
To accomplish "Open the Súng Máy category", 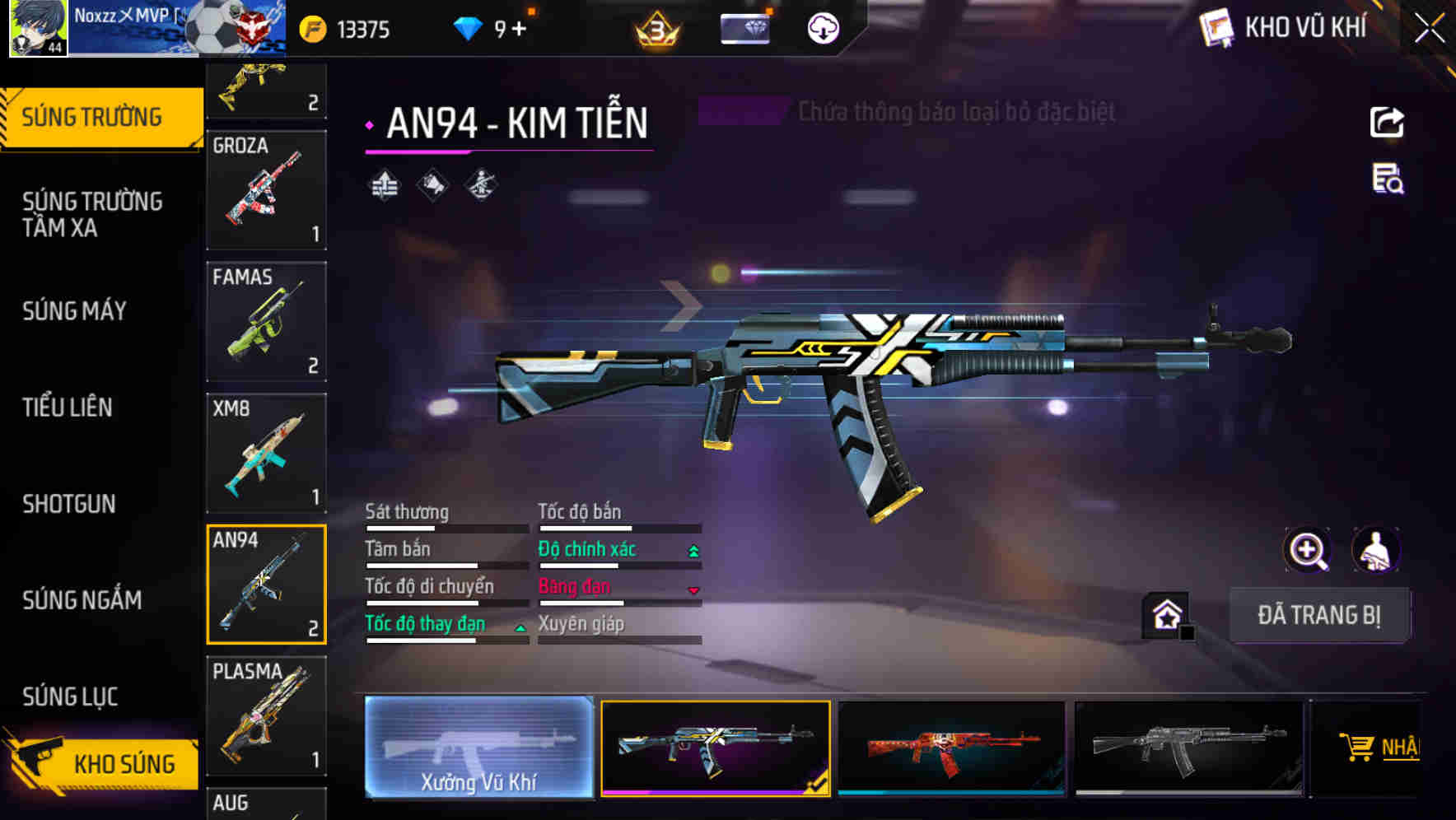I will point(75,311).
